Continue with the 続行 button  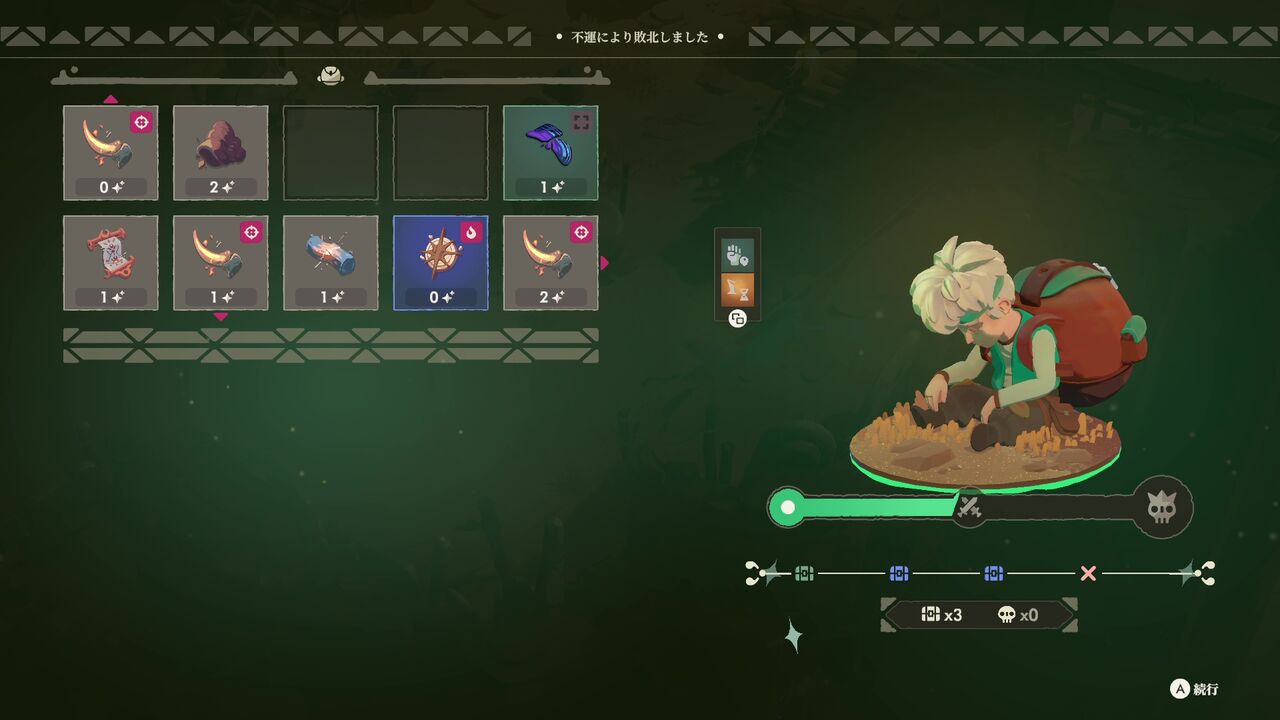tap(1195, 689)
